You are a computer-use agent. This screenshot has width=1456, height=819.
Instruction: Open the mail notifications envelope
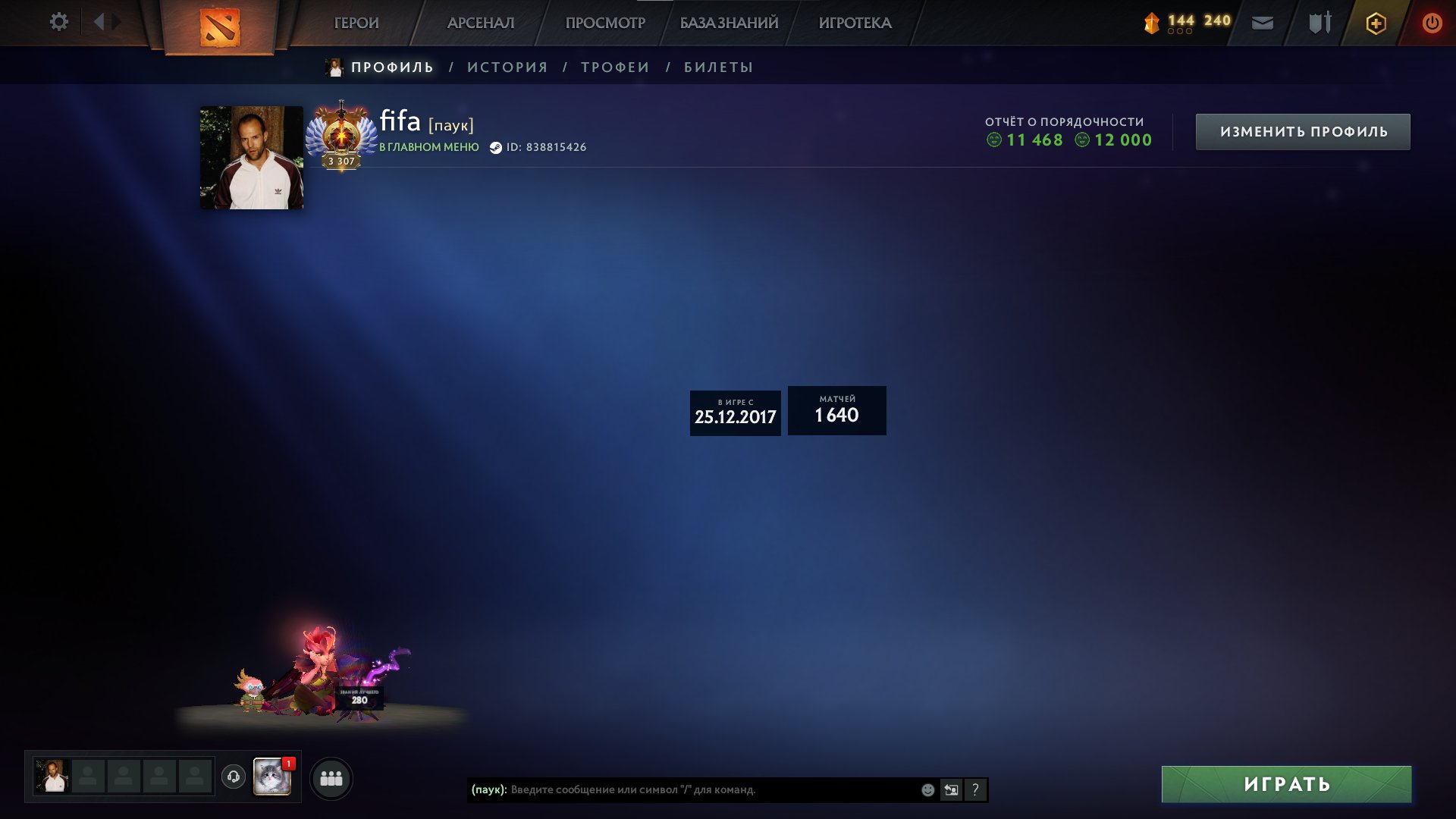[1261, 24]
